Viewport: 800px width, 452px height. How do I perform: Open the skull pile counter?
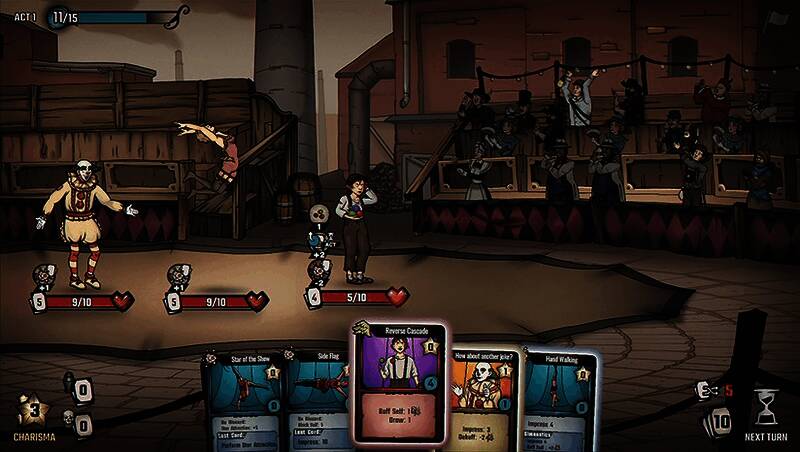(x=81, y=425)
